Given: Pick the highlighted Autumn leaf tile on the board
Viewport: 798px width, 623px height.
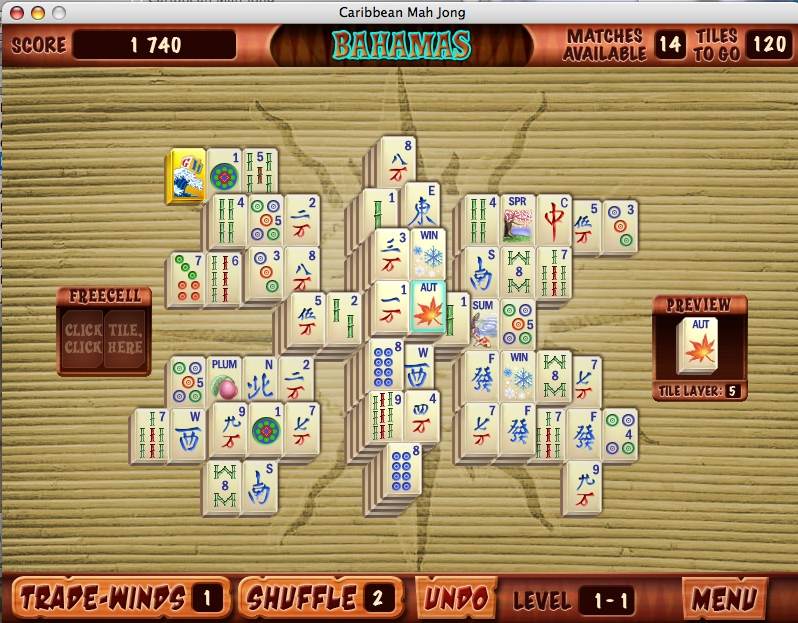Looking at the screenshot, I should [x=427, y=307].
